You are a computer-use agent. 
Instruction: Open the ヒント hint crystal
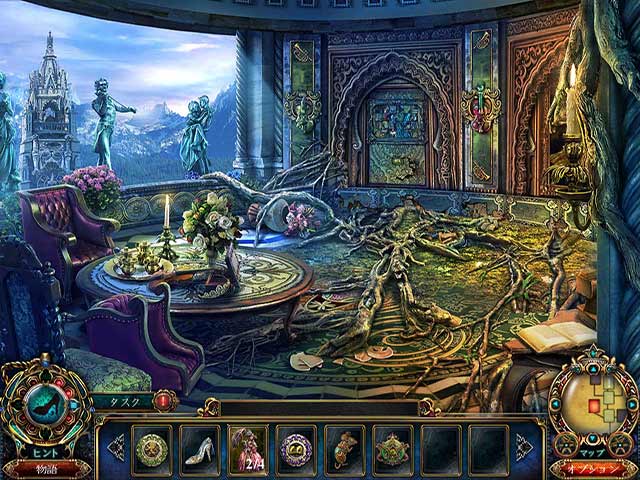[44, 405]
